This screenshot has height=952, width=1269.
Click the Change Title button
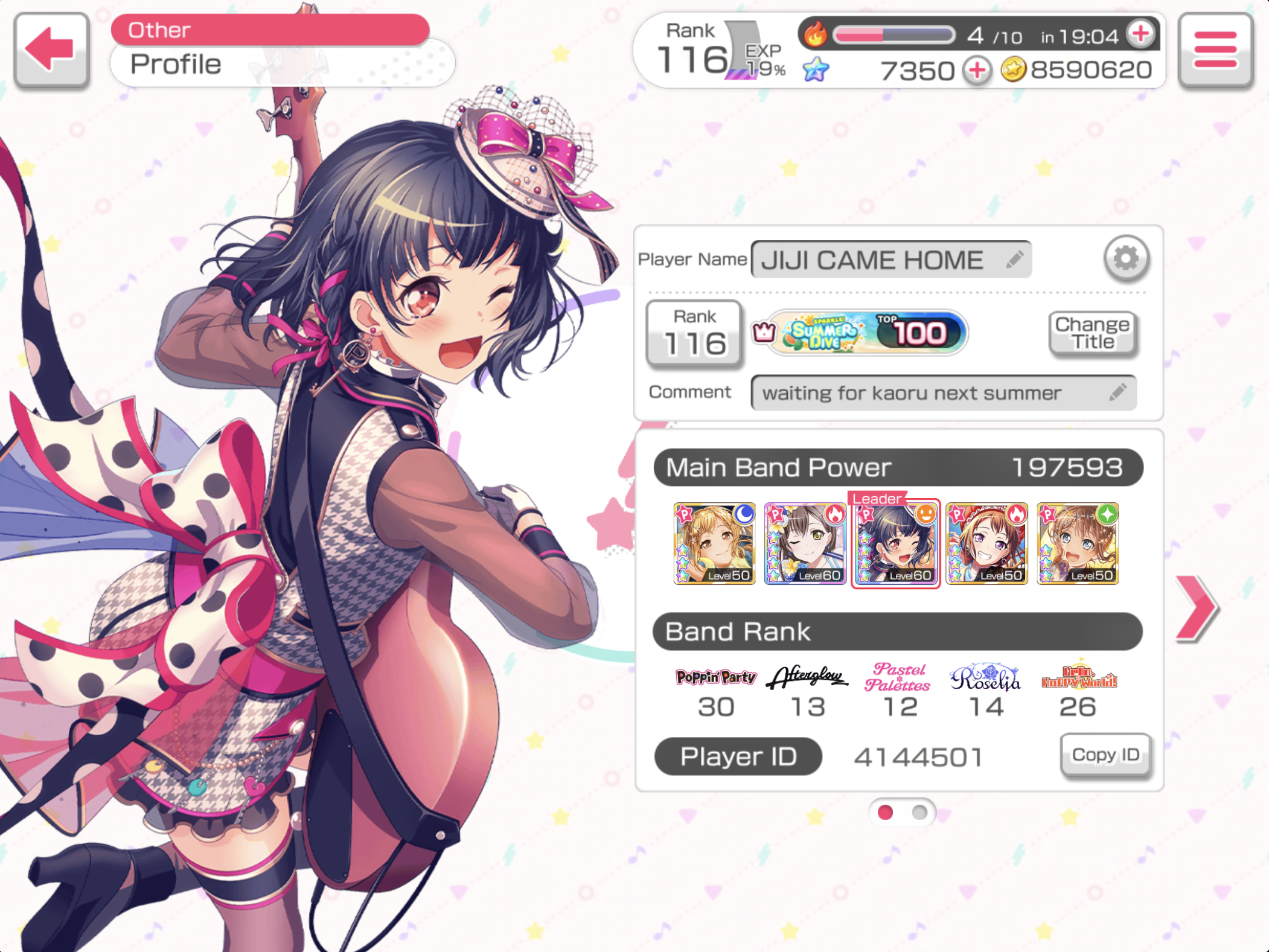click(1092, 333)
